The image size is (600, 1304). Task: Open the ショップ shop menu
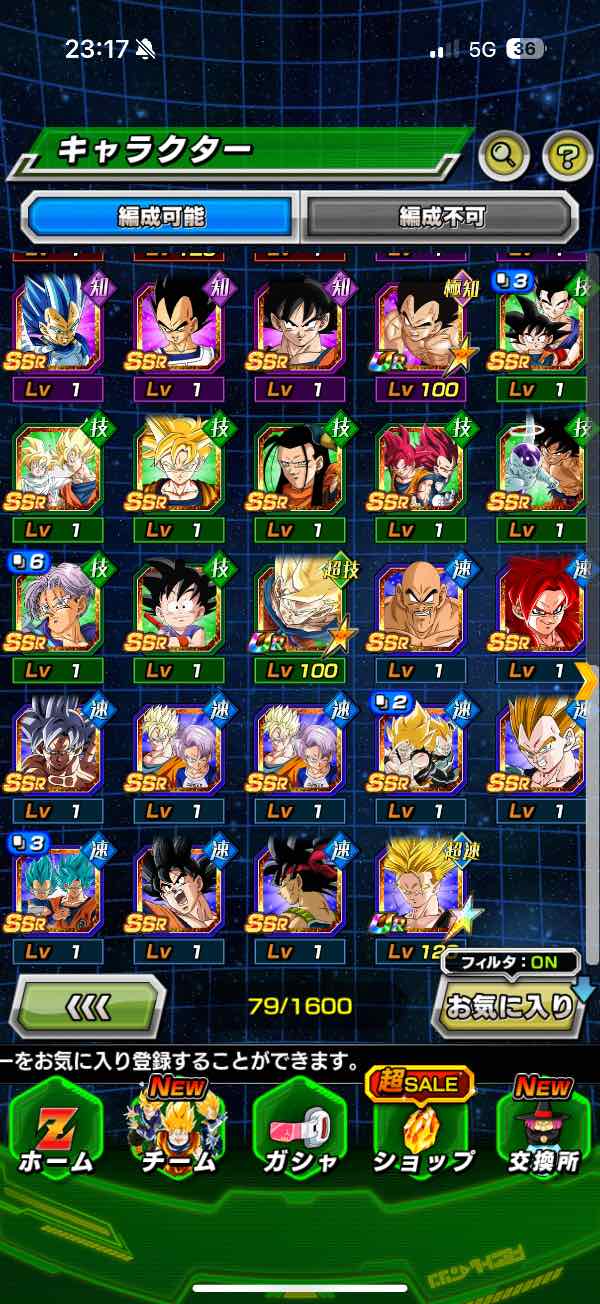(422, 1127)
